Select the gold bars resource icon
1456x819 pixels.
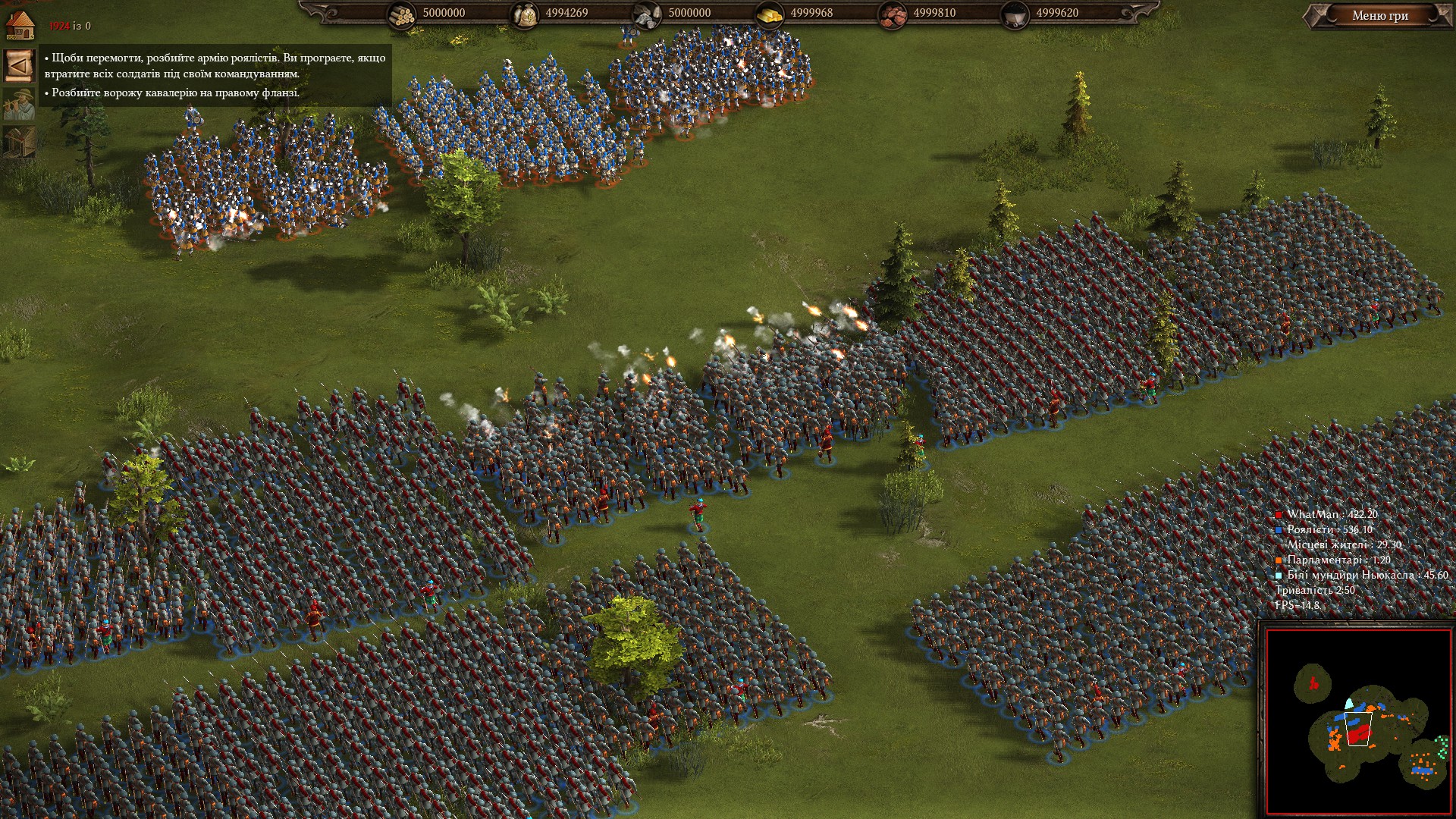770,14
